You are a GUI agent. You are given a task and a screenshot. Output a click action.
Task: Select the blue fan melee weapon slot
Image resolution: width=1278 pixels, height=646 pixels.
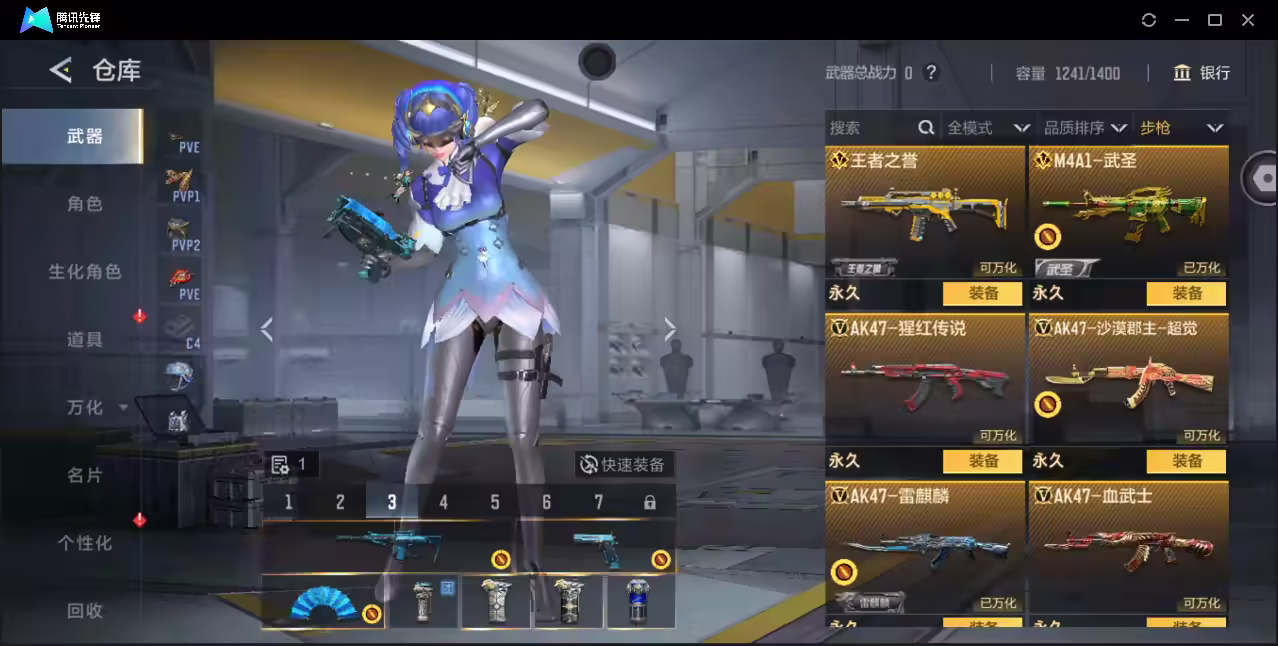click(x=323, y=602)
